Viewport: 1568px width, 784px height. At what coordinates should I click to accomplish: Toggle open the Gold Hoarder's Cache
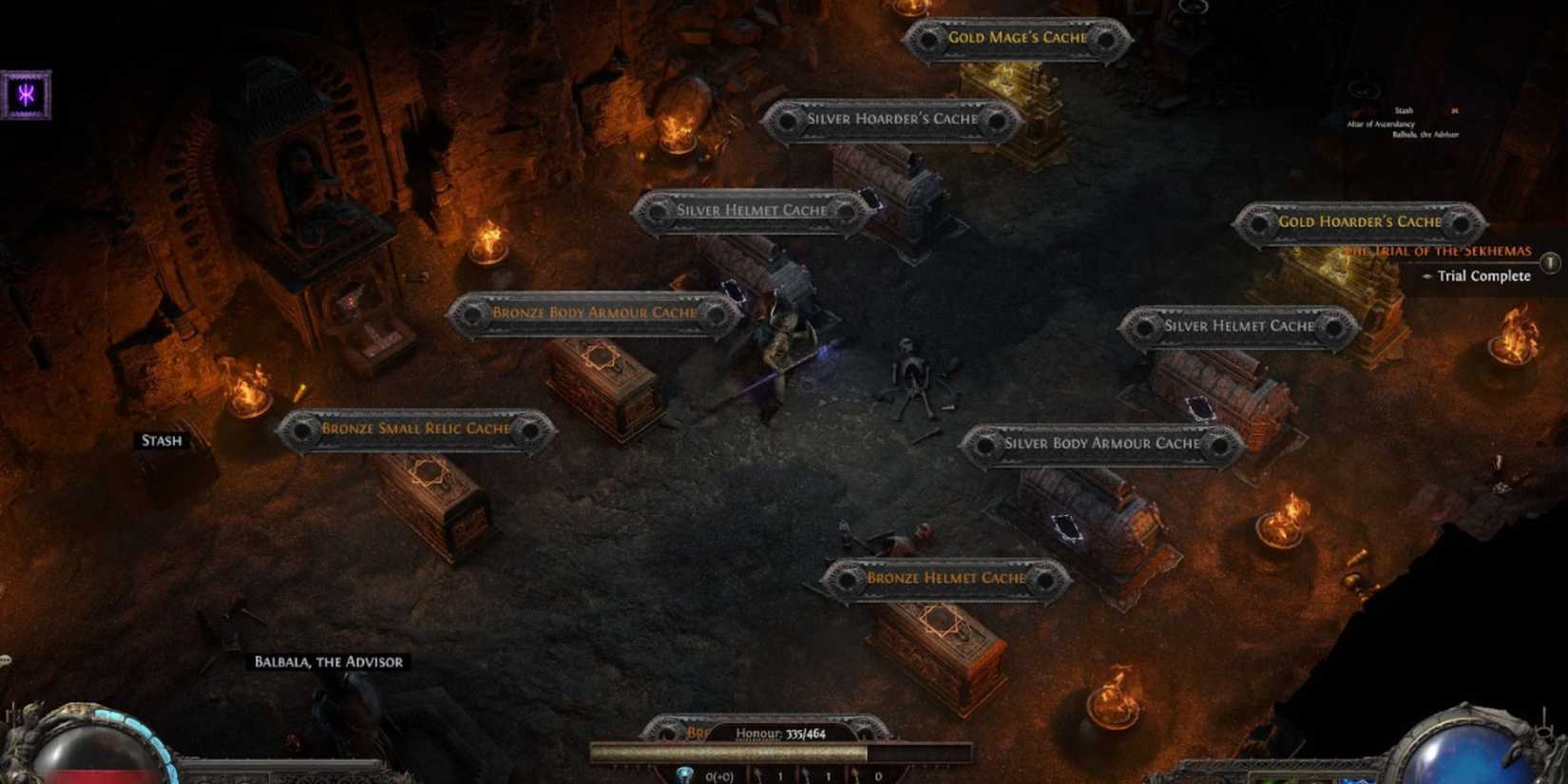click(1359, 221)
